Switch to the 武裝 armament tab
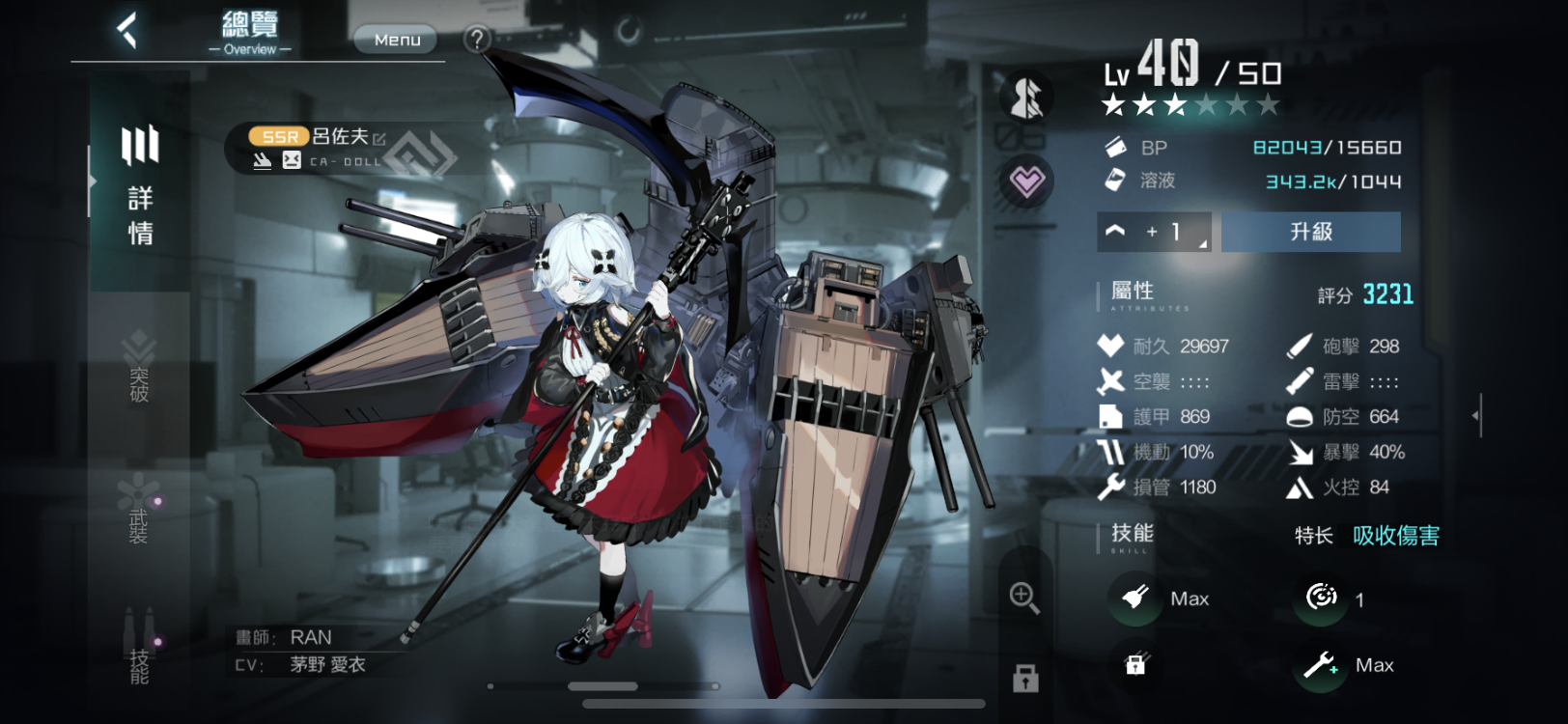Viewport: 1568px width, 724px height. click(139, 512)
